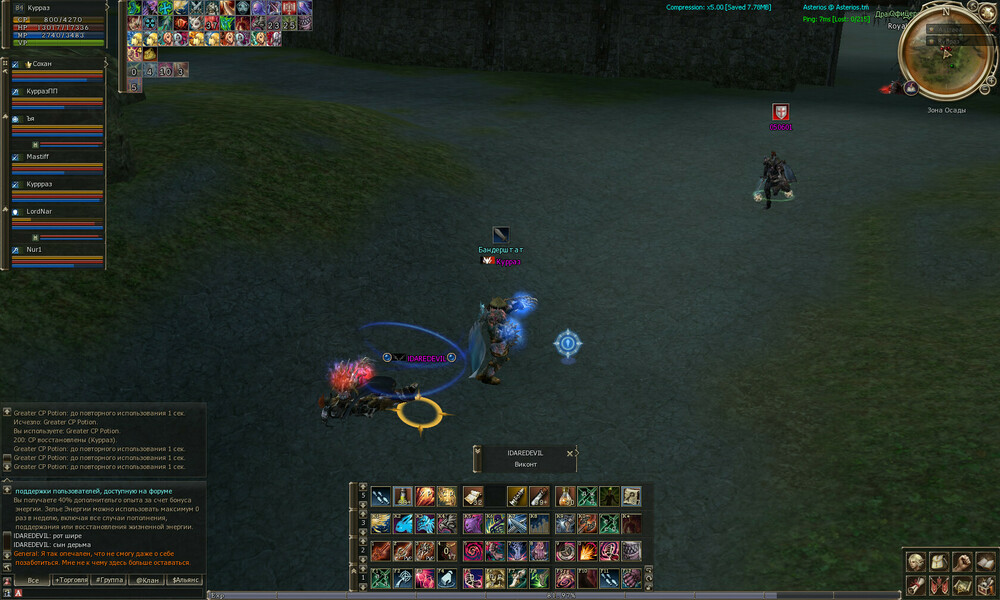
Task: Close the IDAREDEVIL target window
Action: click(x=570, y=453)
